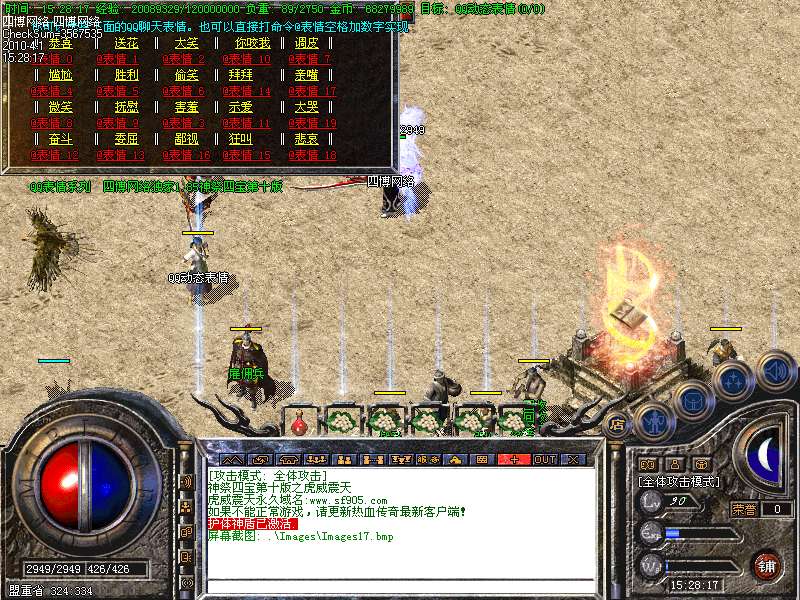
Task: Click the red plus toolbar button
Action: click(515, 459)
